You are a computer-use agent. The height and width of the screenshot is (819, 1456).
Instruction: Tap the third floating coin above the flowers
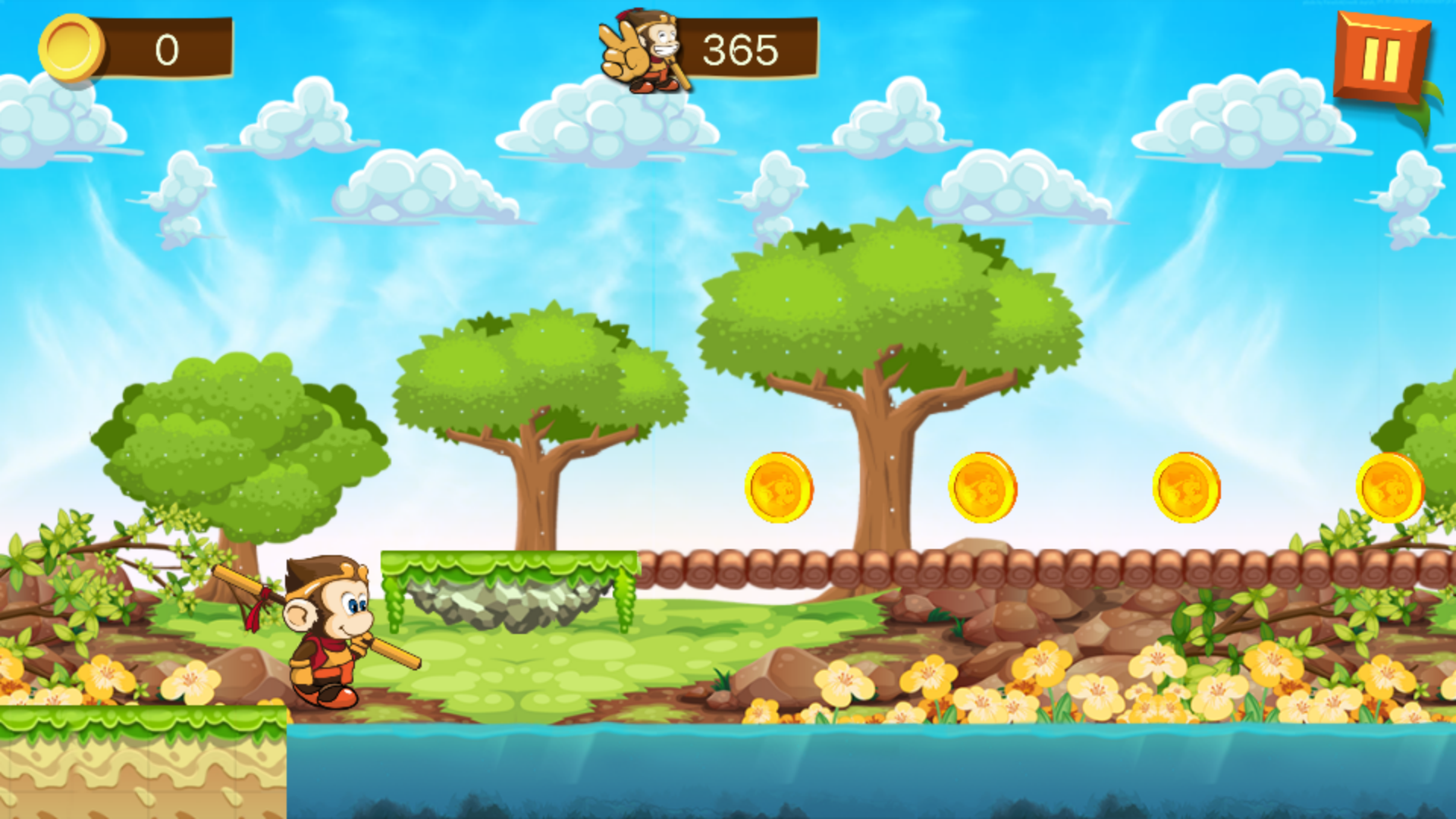pyautogui.click(x=1187, y=486)
